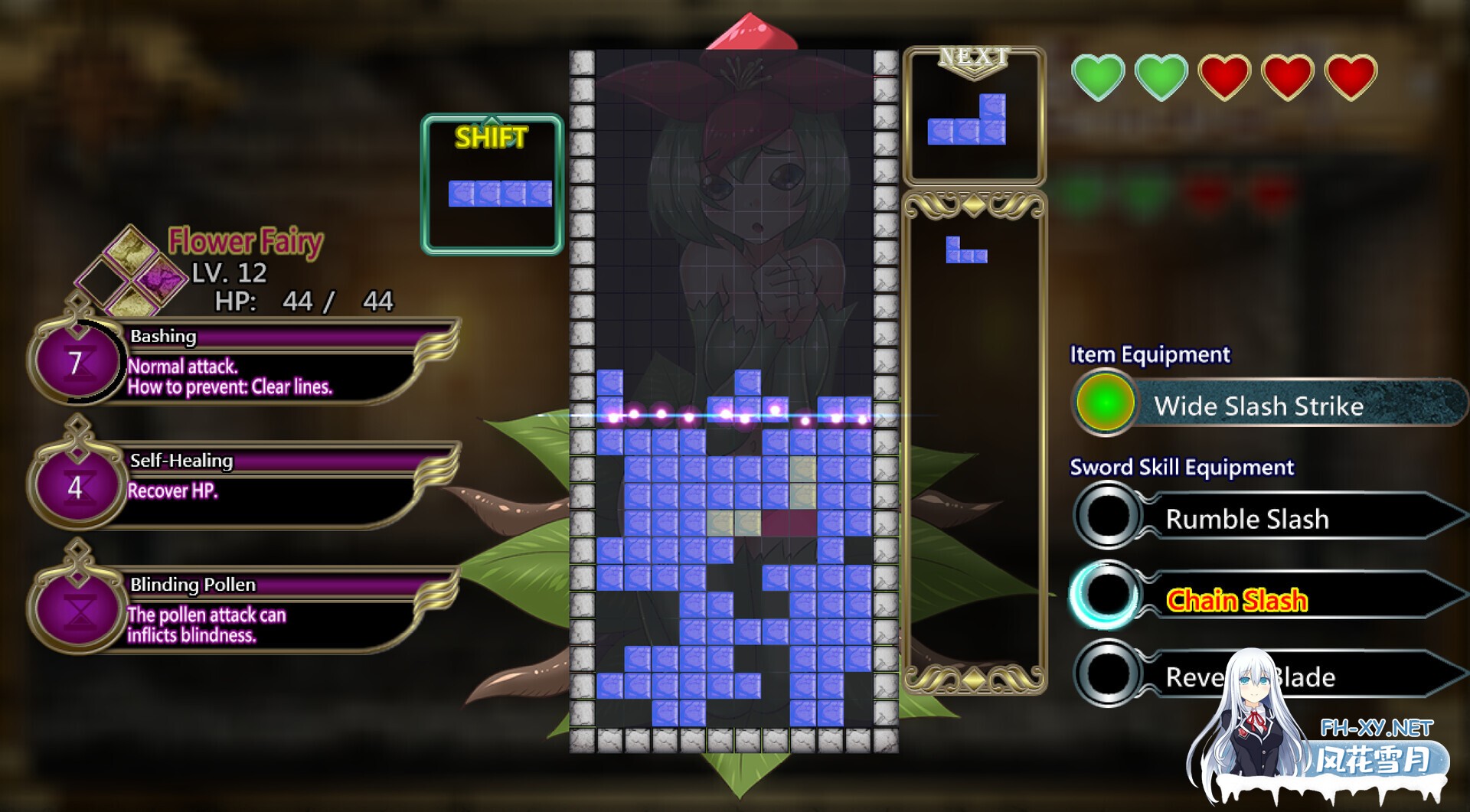Viewport: 1470px width, 812px height.
Task: Use the Wide Slash Strike item
Action: (x=1259, y=405)
